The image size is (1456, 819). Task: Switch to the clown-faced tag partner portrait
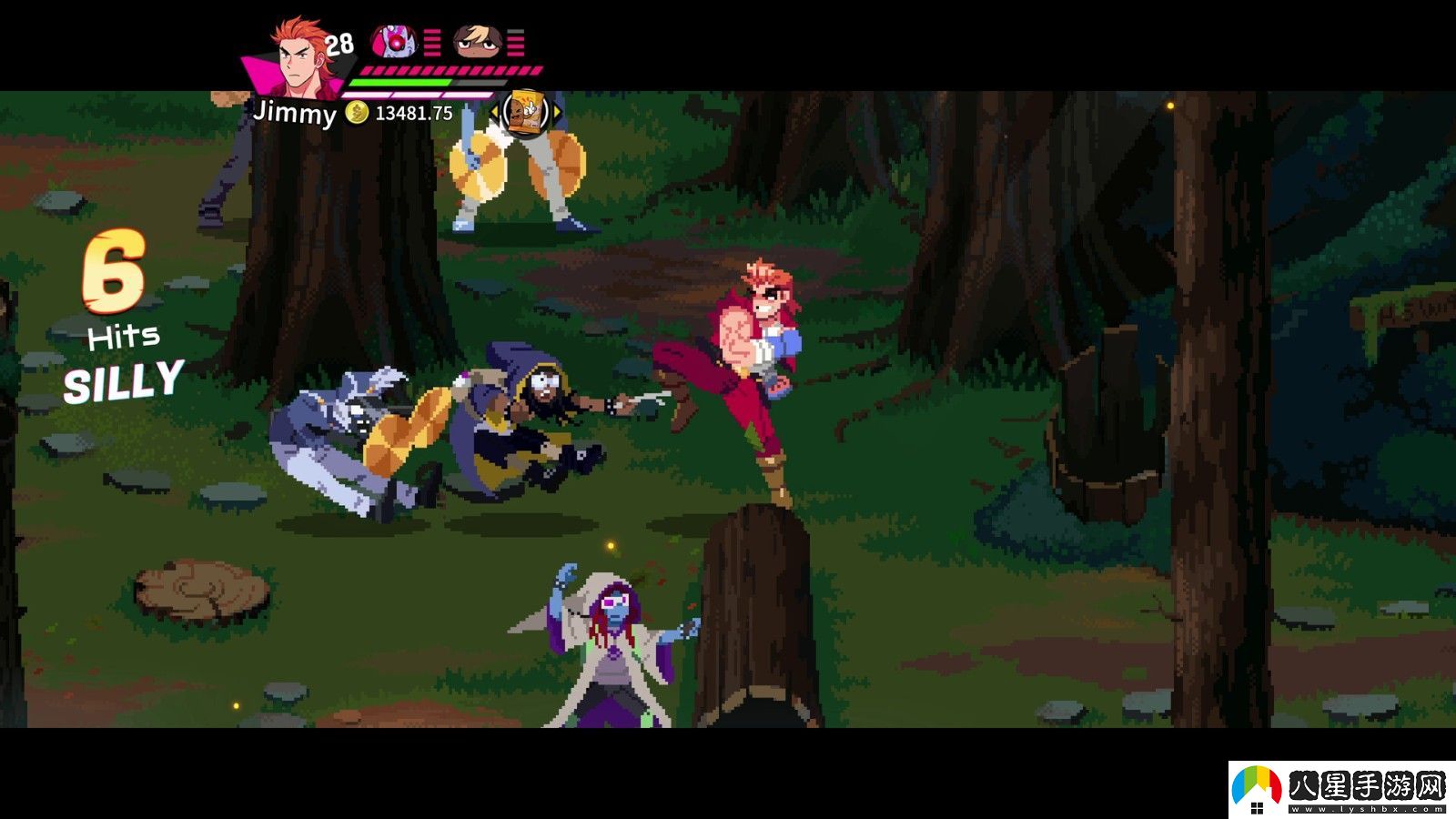(x=394, y=41)
